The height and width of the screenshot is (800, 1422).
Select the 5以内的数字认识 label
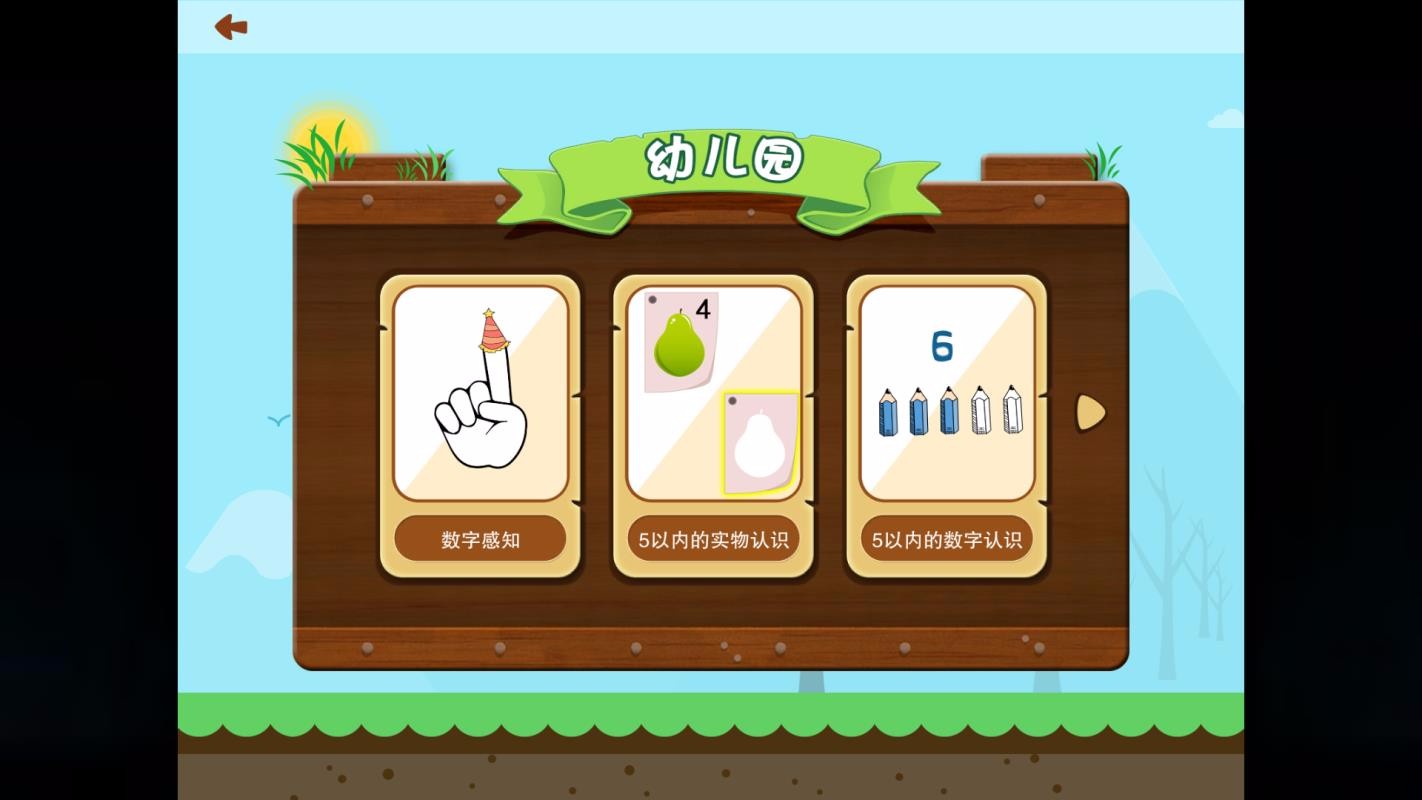pyautogui.click(x=946, y=538)
